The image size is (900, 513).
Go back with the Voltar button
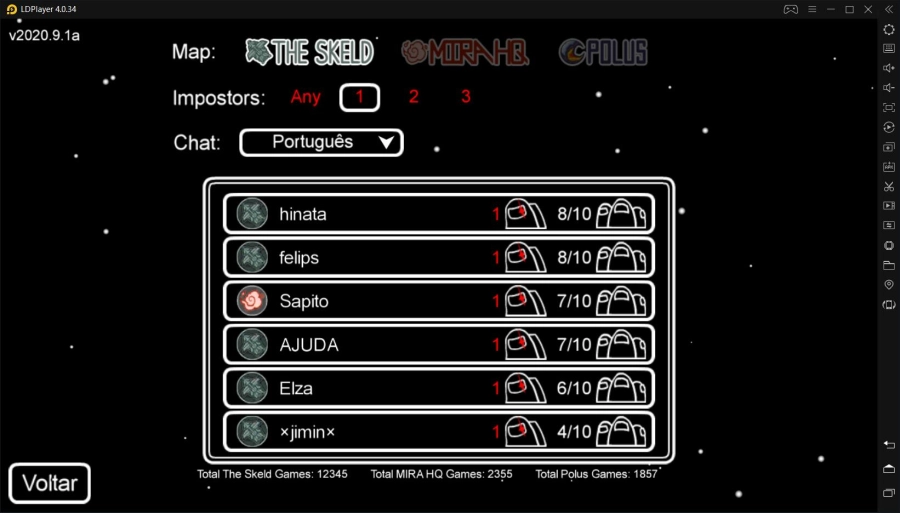click(x=50, y=484)
